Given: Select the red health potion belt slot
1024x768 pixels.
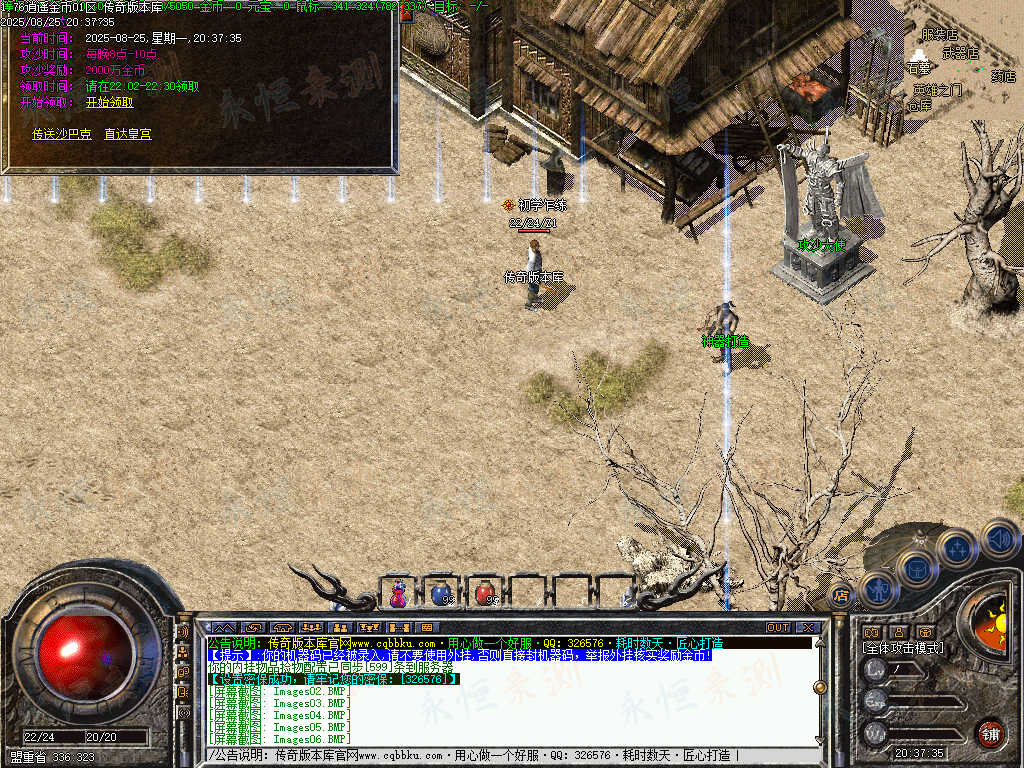Looking at the screenshot, I should 485,594.
